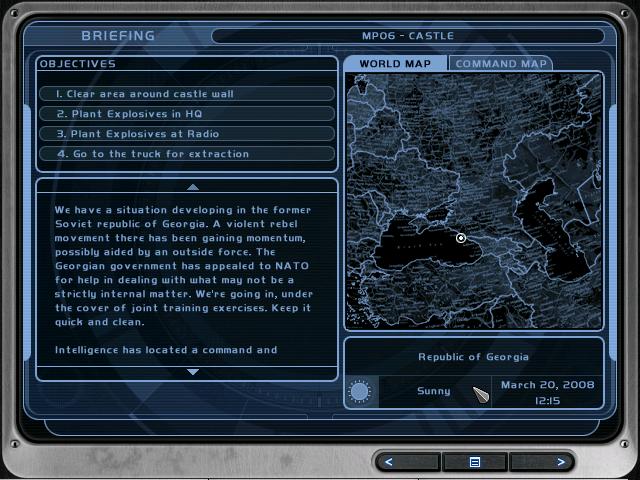This screenshot has height=480, width=640.
Task: Choose the Plant Explosives at Radio objective
Action: (x=187, y=134)
